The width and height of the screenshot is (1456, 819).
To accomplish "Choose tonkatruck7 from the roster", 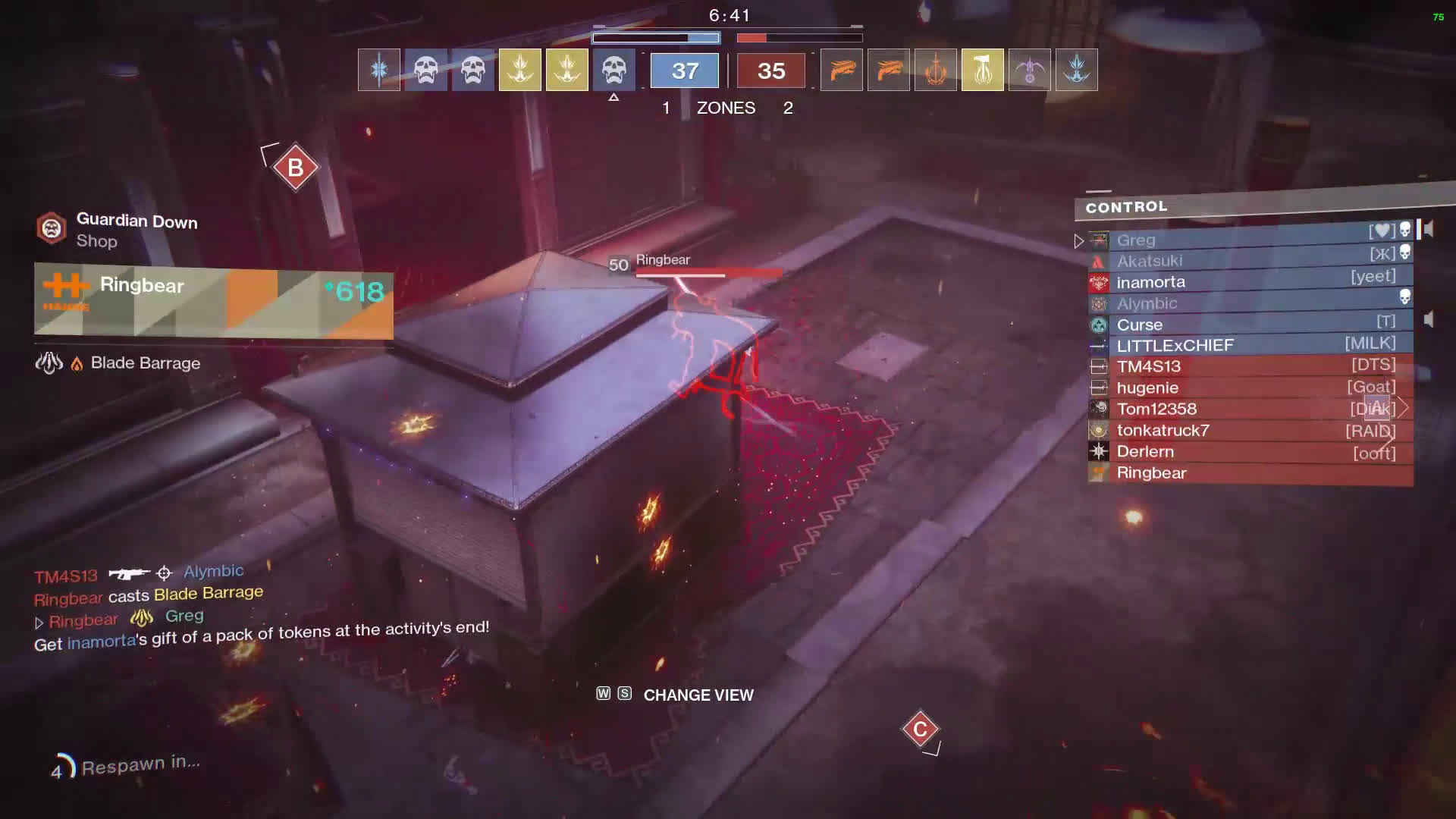I will tap(1244, 431).
